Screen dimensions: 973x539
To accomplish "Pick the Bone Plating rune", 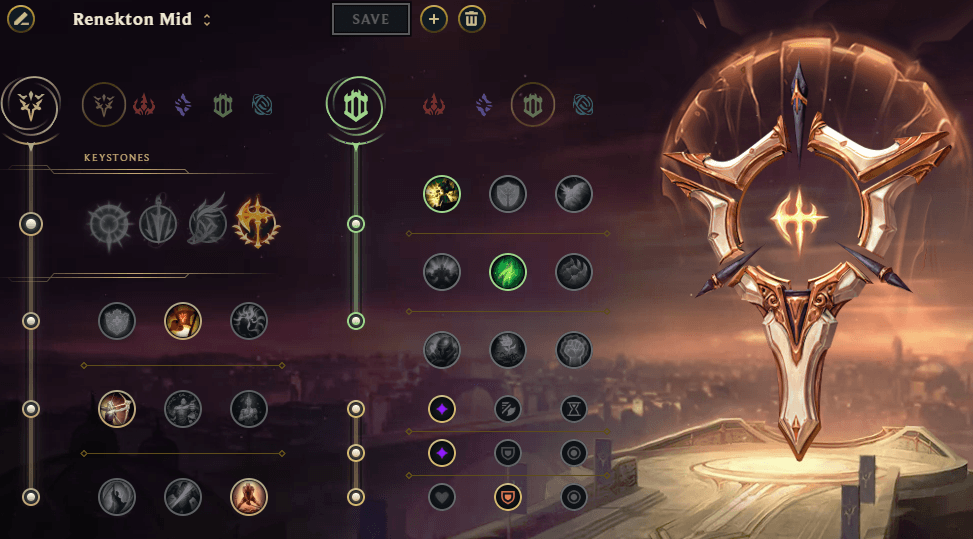I will click(574, 272).
